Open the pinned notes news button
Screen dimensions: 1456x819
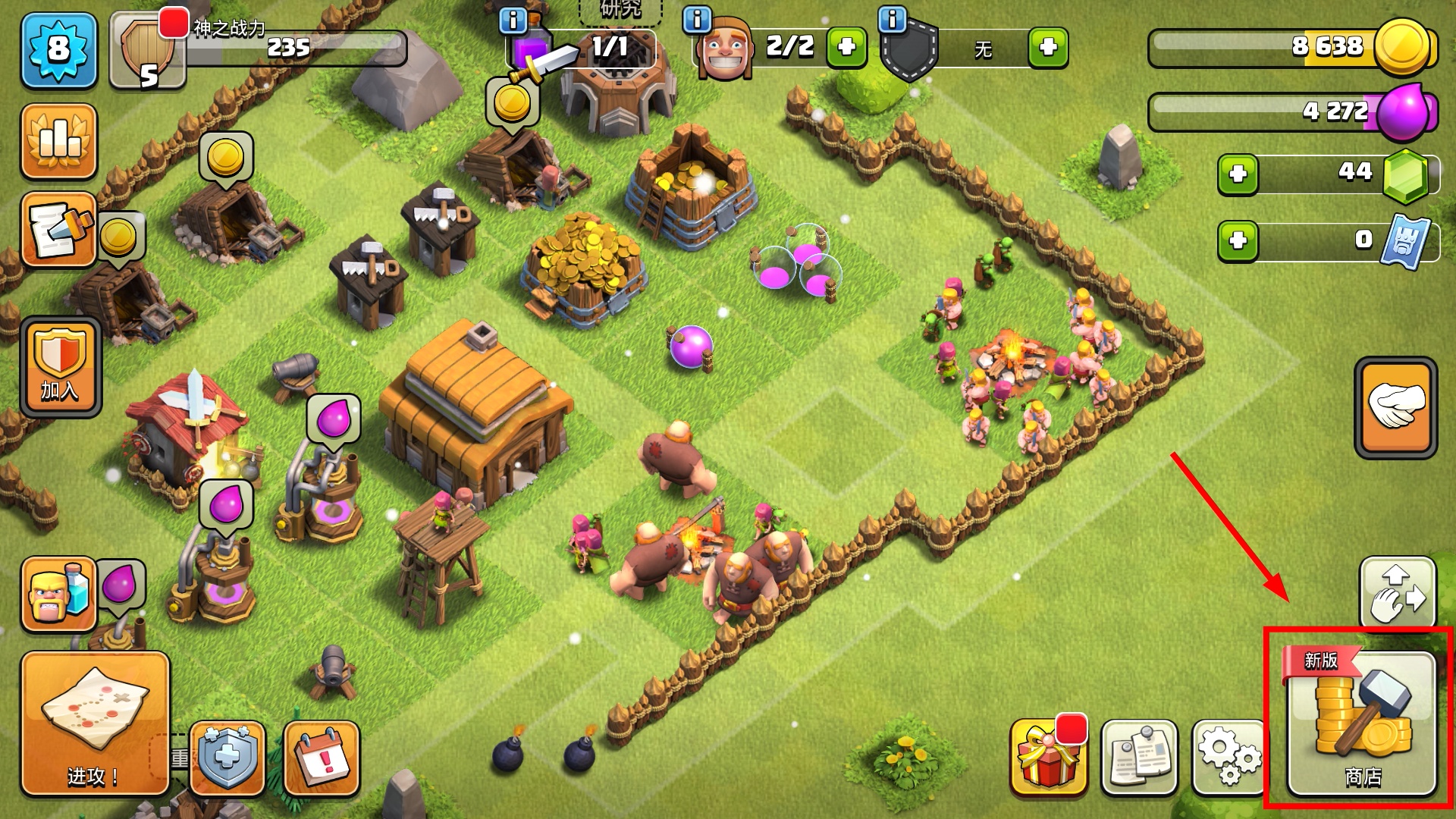pyautogui.click(x=1139, y=756)
